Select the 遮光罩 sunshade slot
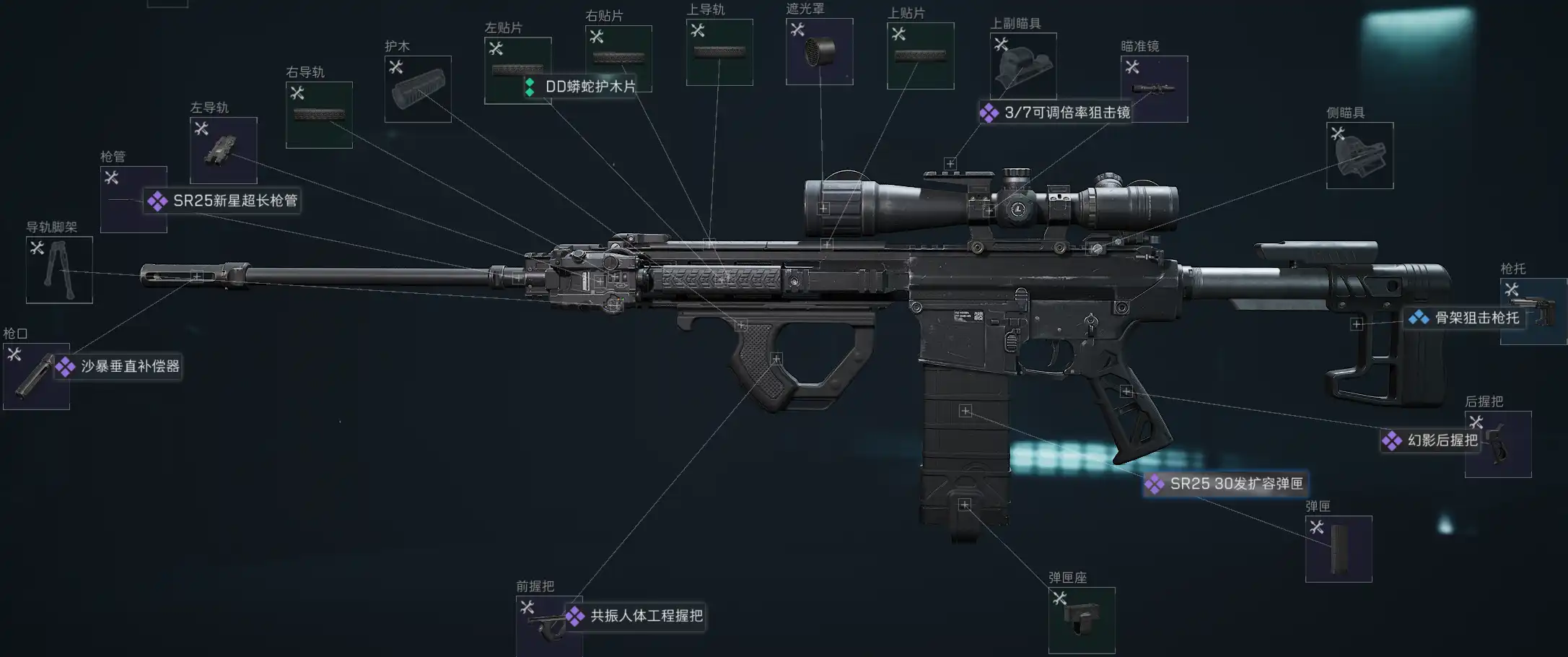 click(819, 52)
